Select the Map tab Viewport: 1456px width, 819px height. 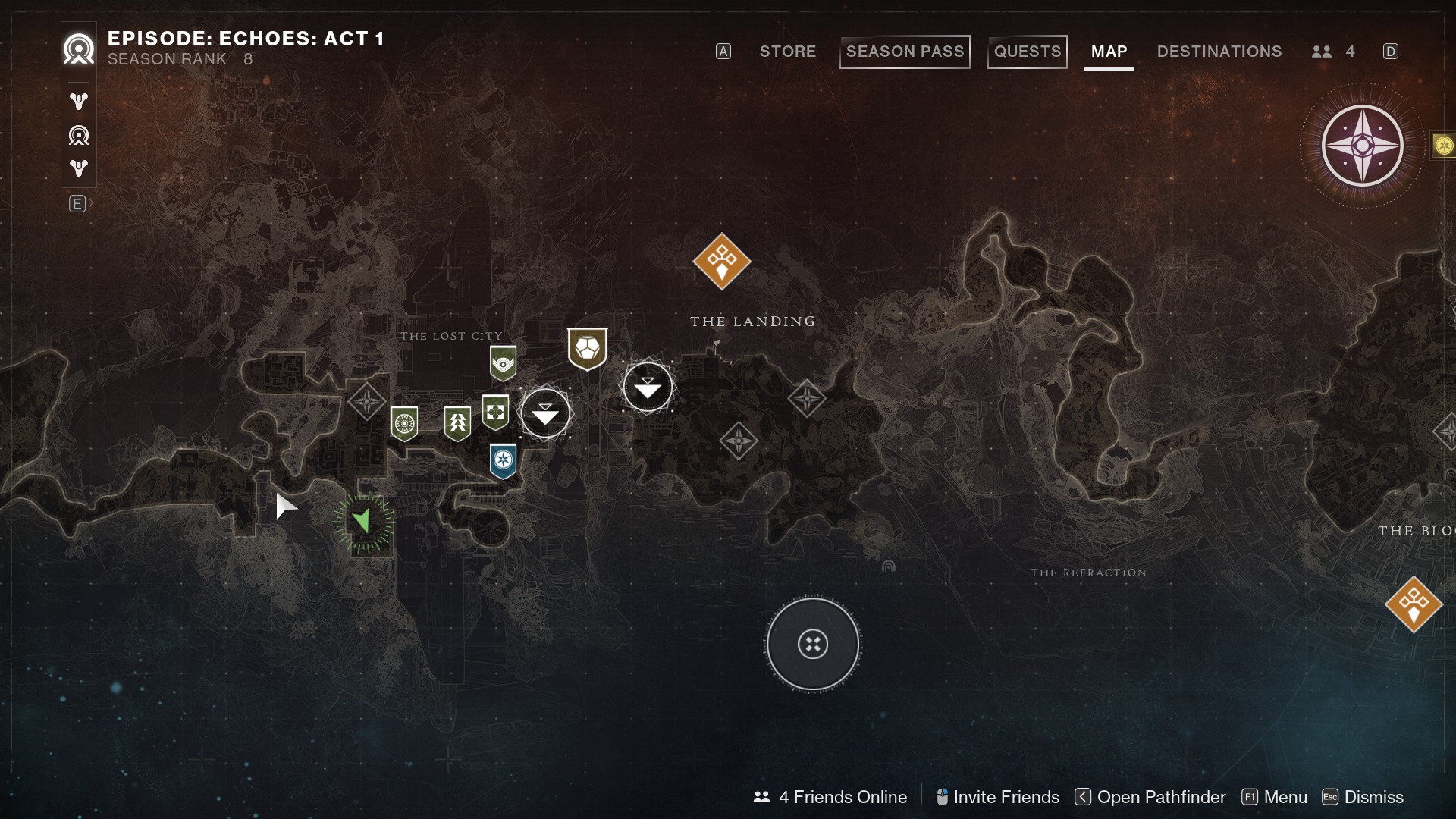point(1109,52)
